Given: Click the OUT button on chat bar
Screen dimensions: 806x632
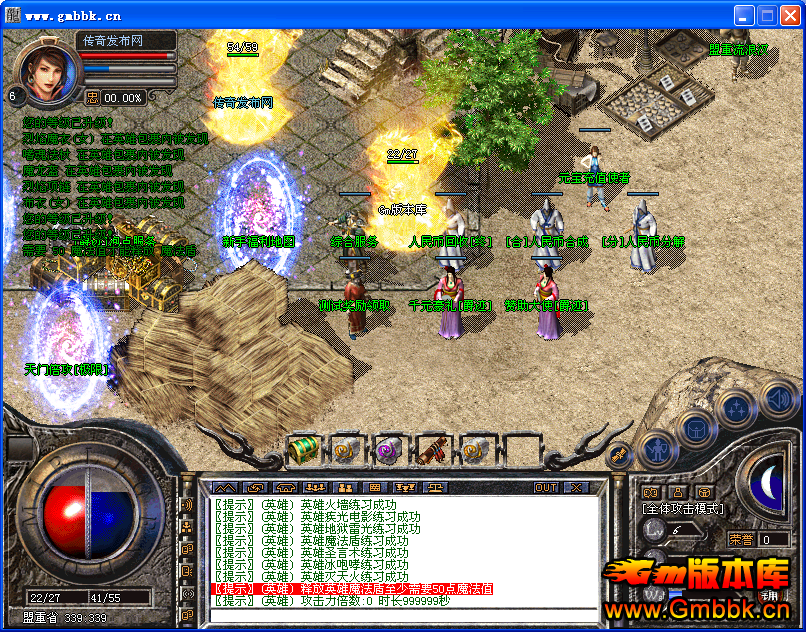Looking at the screenshot, I should [546, 488].
